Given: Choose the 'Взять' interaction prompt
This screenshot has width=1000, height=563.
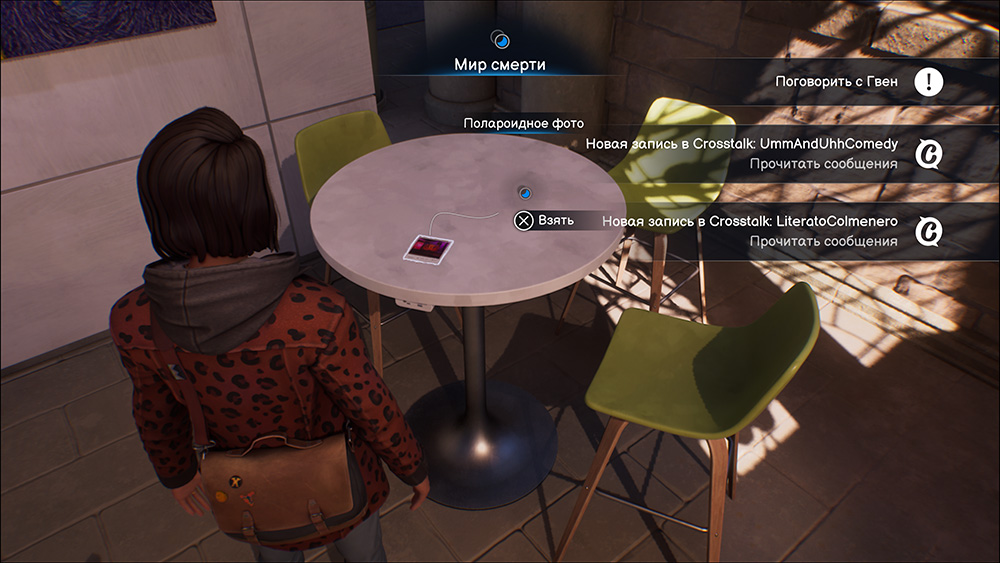Looking at the screenshot, I should [x=545, y=220].
